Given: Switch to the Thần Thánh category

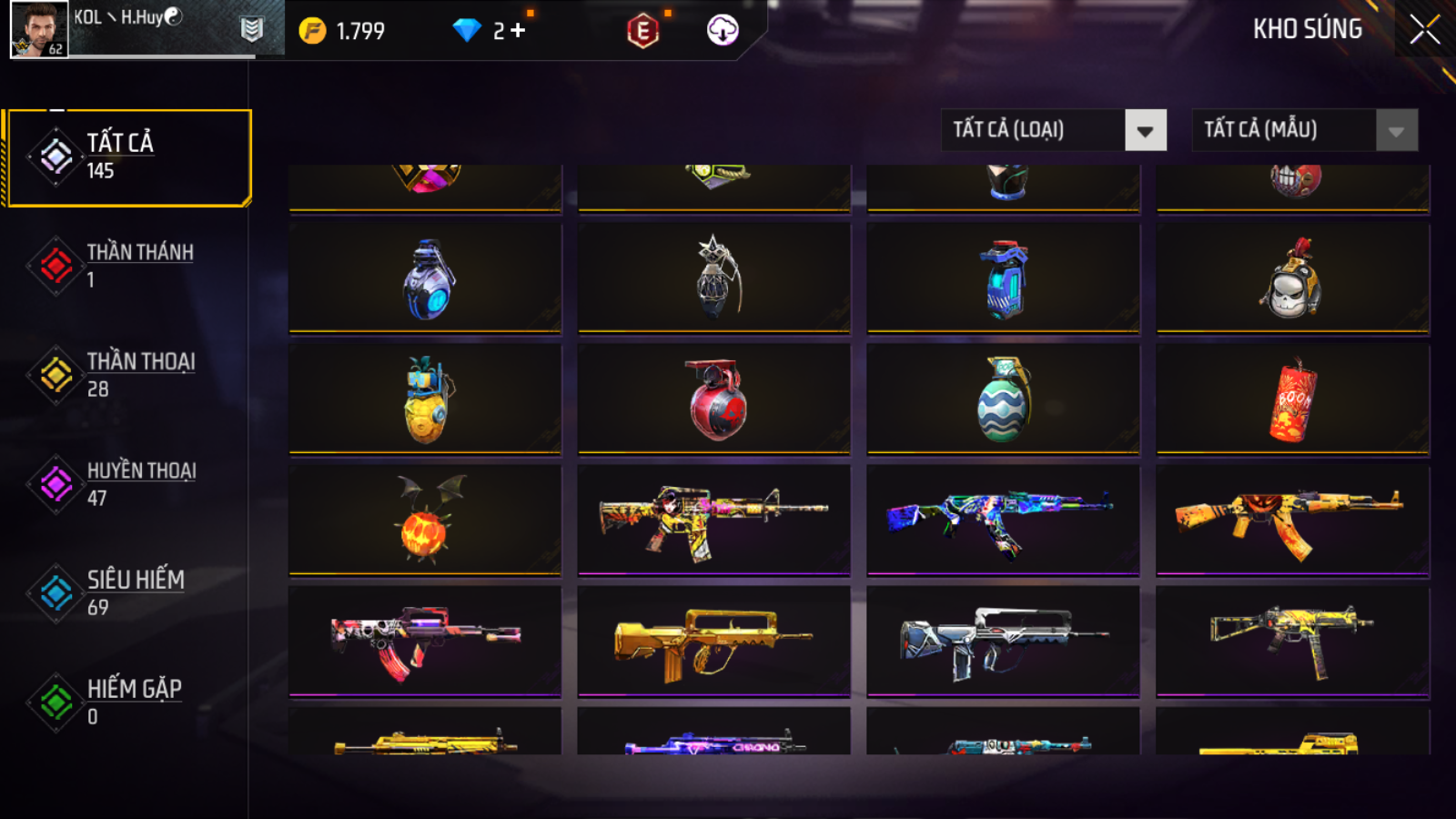Looking at the screenshot, I should (127, 265).
